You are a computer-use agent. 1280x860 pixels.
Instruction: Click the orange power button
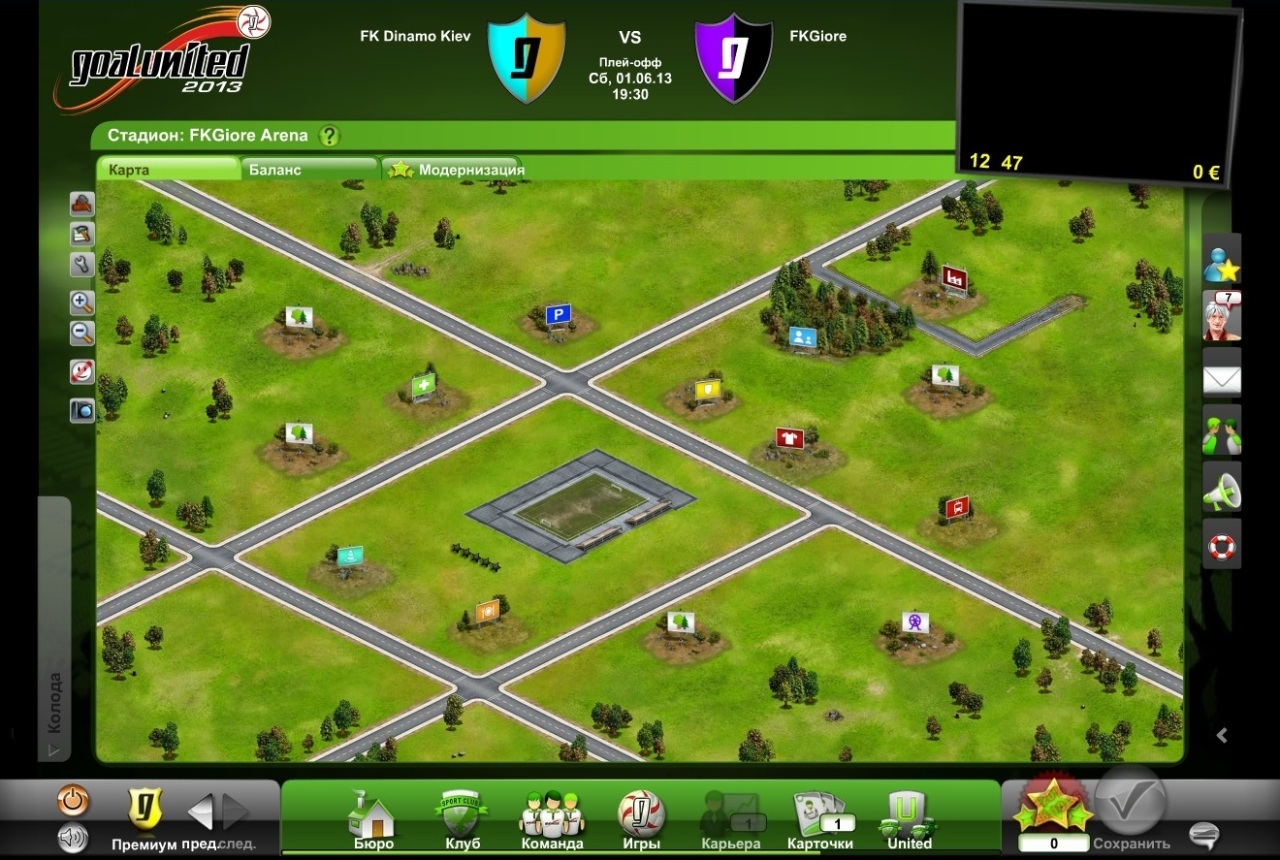point(74,800)
